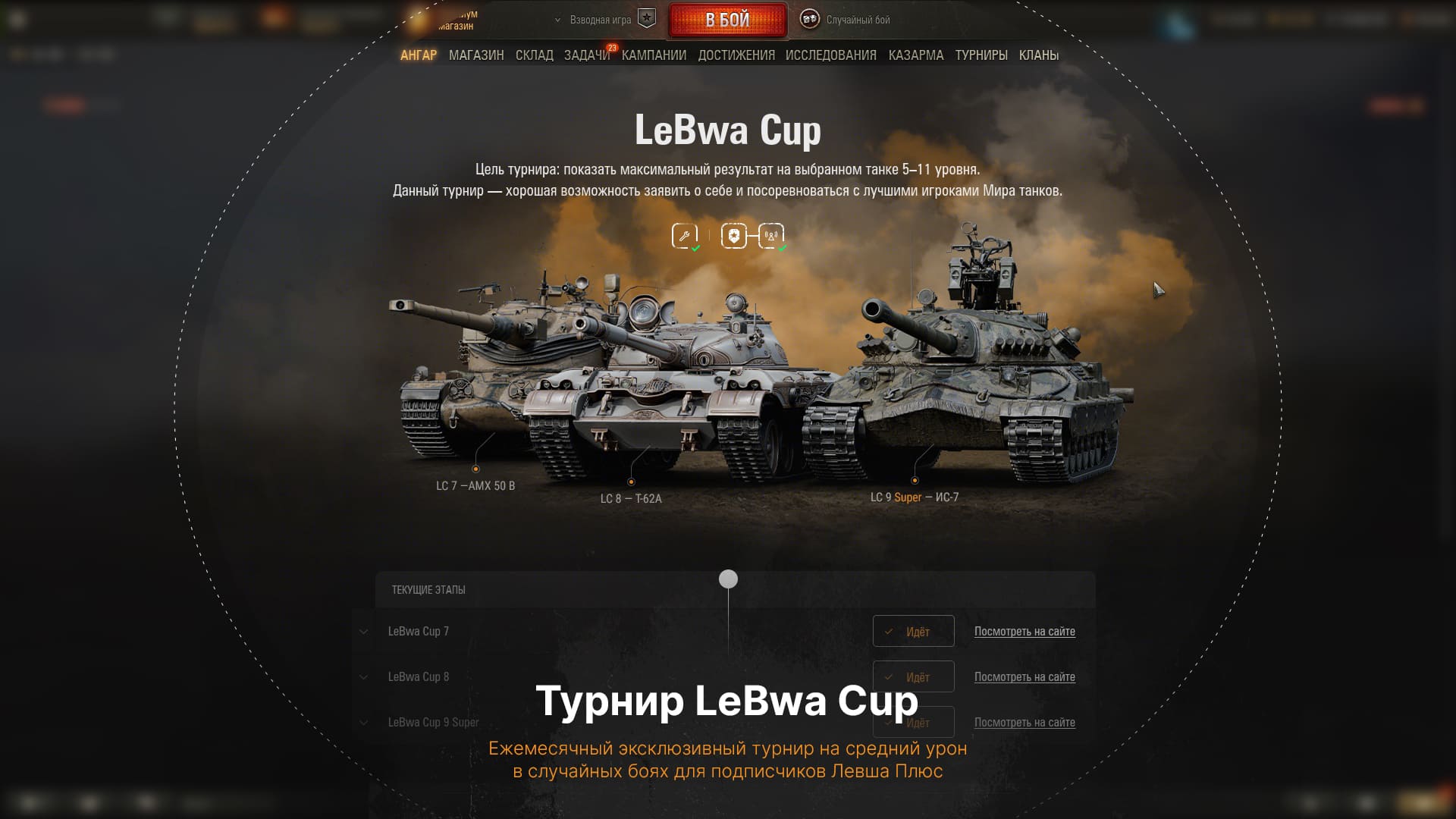Follow Посмотреть на сайте link for Cup 9 Super
This screenshot has height=819, width=1456.
[x=1025, y=723]
